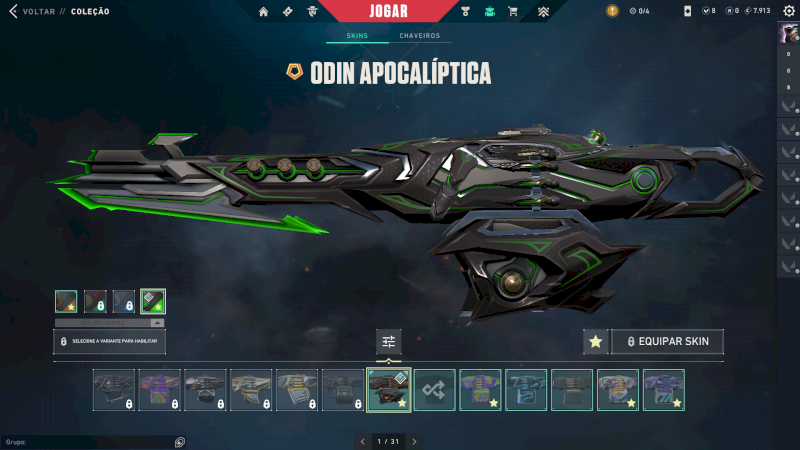Open the store cart icon
This screenshot has height=450, width=800.
513,11
